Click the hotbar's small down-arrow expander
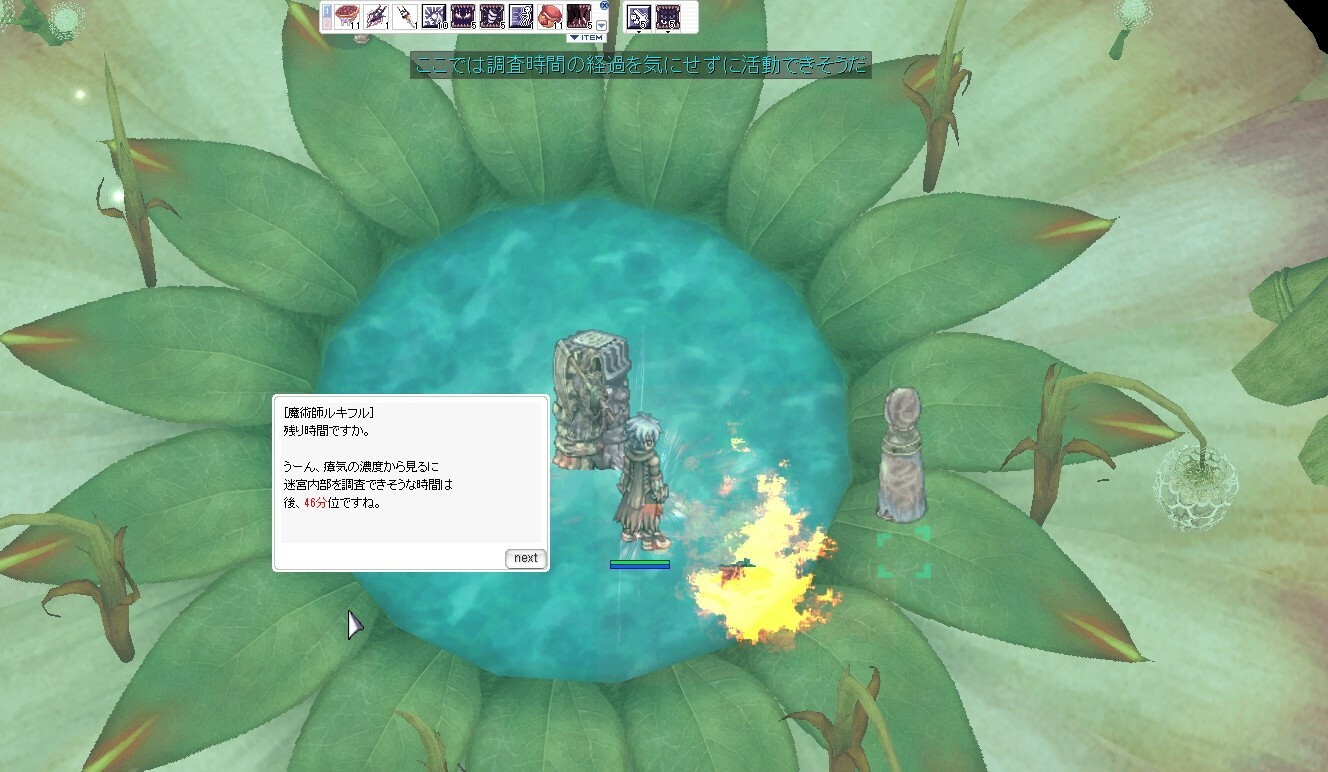 (x=602, y=25)
